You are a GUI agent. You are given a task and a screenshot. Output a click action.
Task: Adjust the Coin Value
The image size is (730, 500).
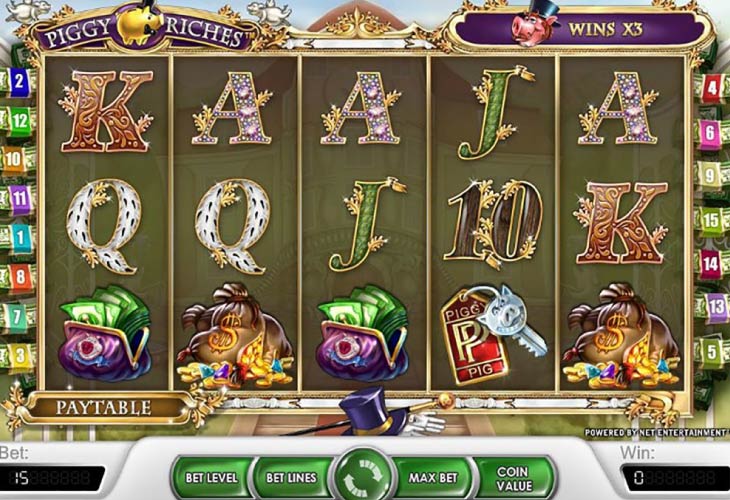point(512,477)
